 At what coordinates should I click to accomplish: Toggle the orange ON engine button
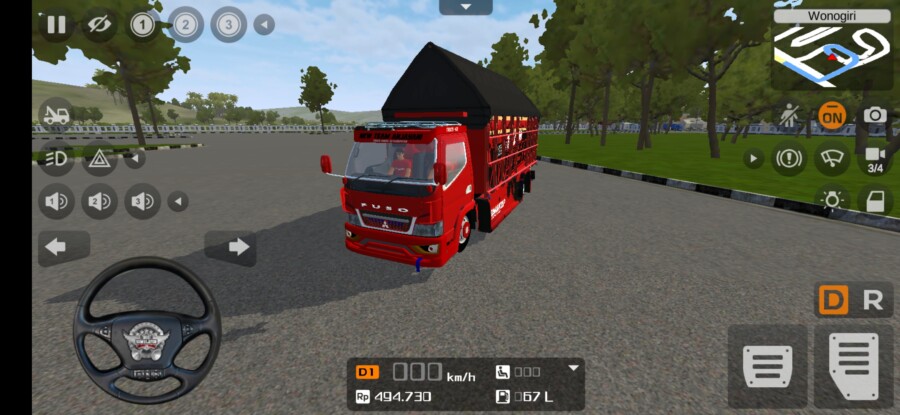(831, 115)
